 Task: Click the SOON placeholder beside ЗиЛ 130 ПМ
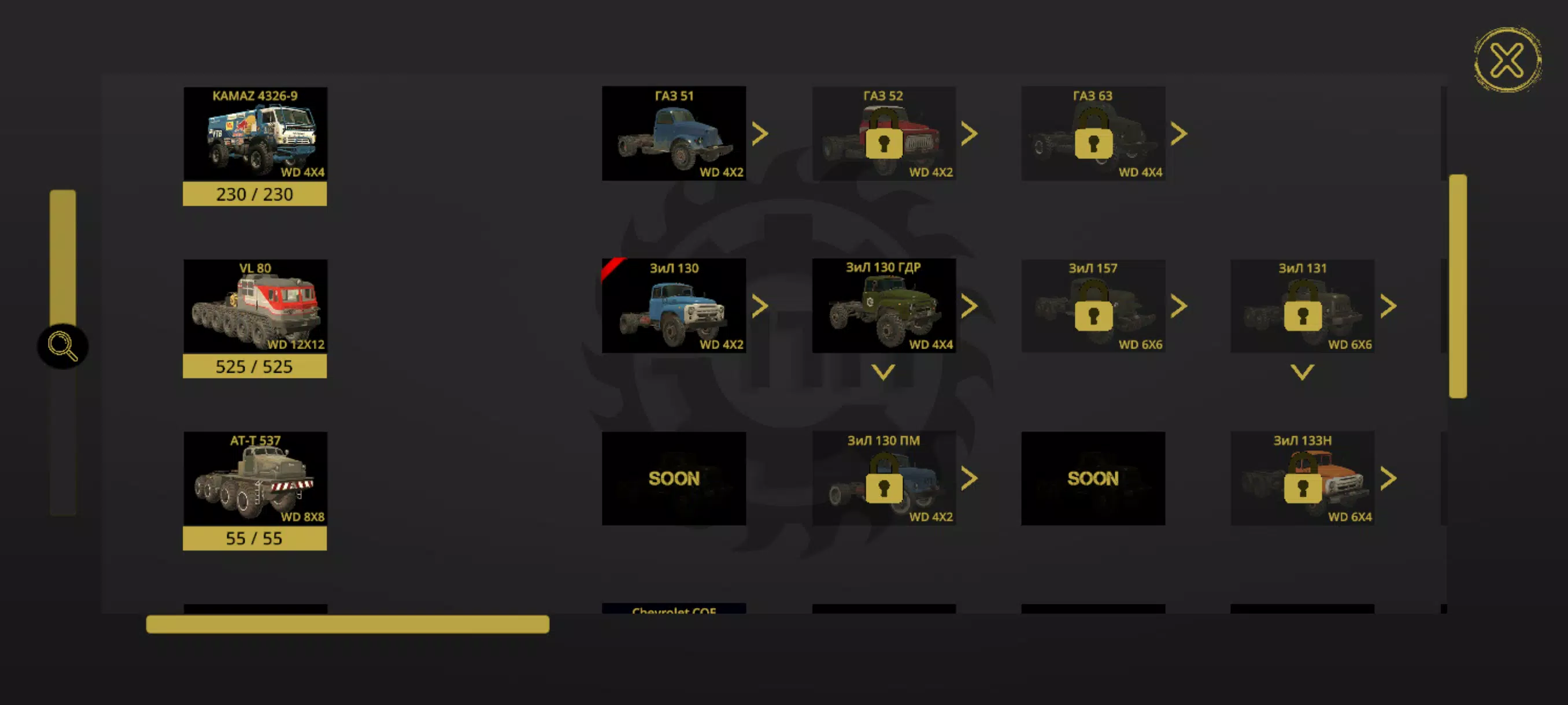tap(1092, 478)
